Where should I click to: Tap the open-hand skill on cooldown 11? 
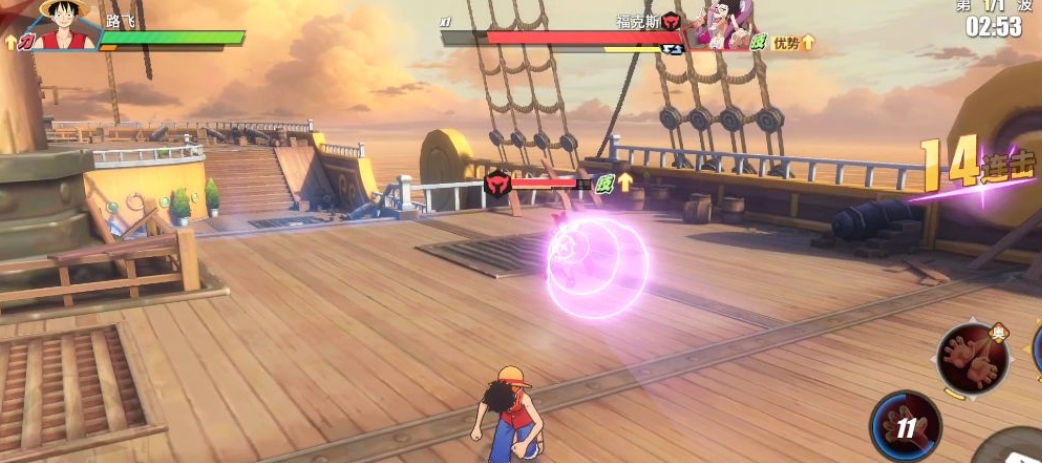tap(905, 425)
